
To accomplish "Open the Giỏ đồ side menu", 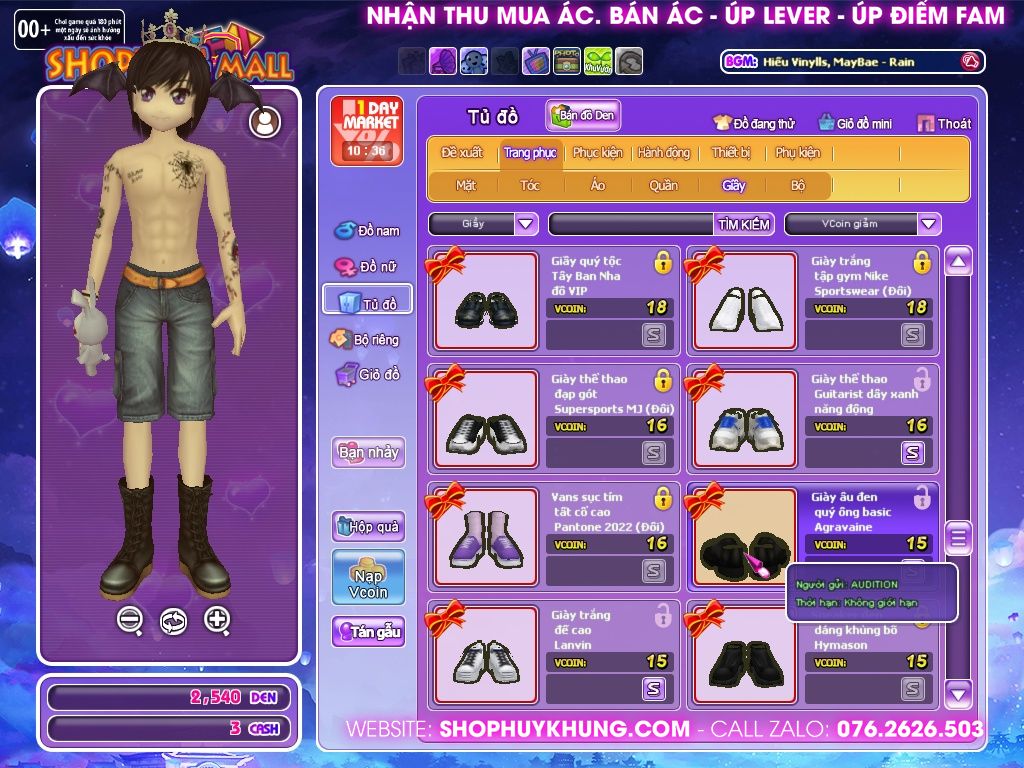I will click(367, 375).
